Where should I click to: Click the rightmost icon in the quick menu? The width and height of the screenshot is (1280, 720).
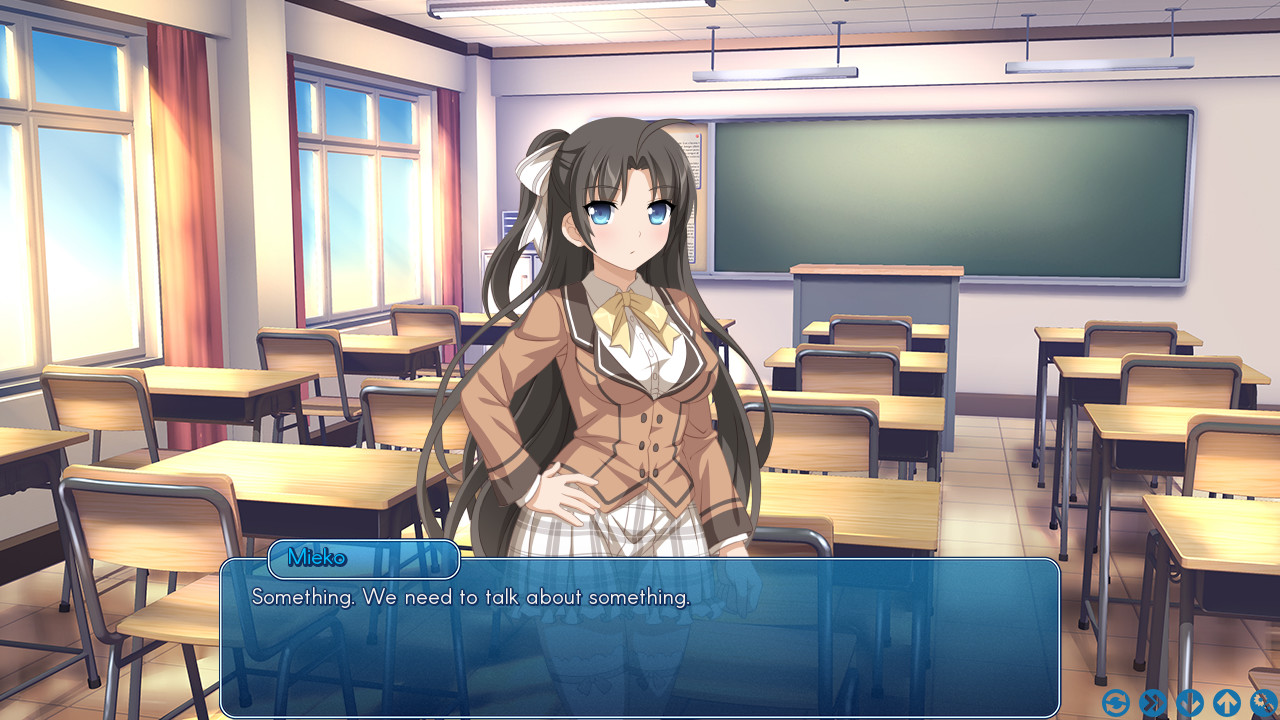pos(1264,705)
